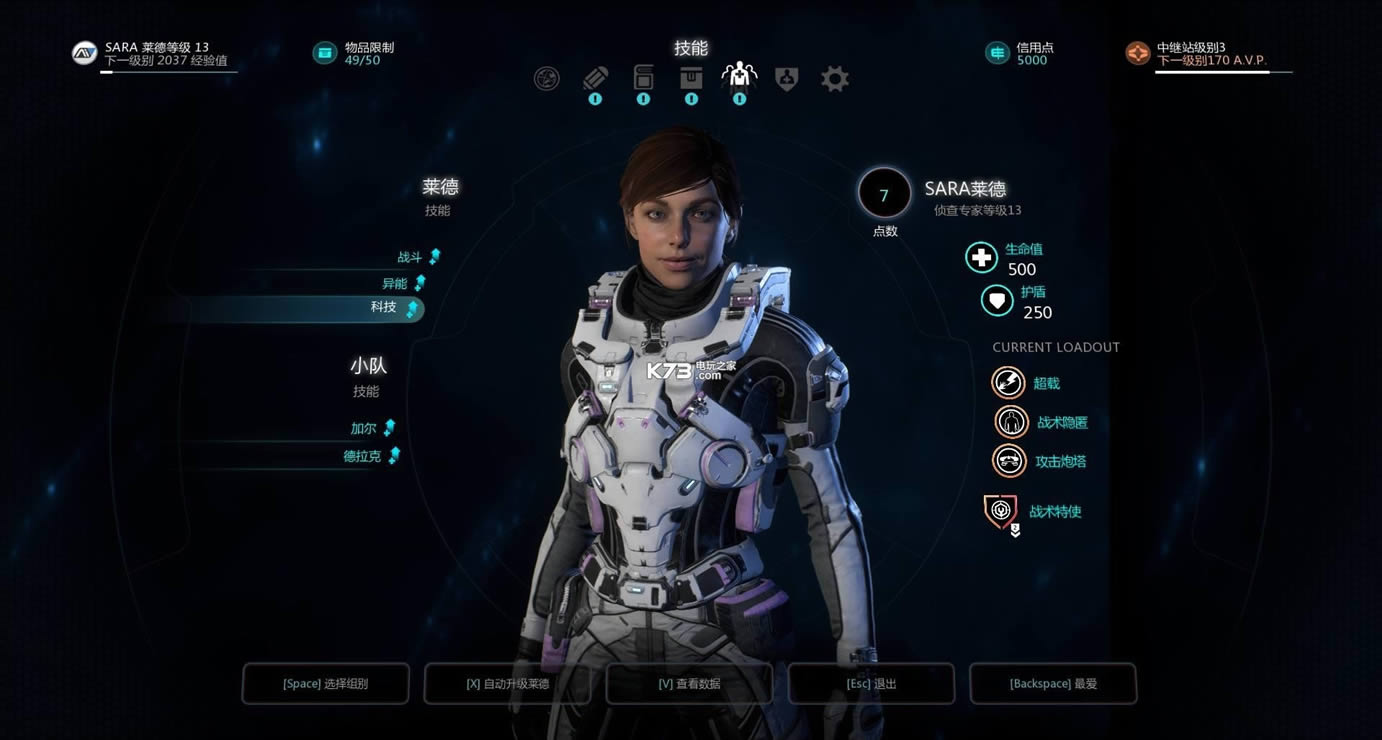Open 查看数据 view stats button
This screenshot has height=740, width=1382.
tap(689, 684)
